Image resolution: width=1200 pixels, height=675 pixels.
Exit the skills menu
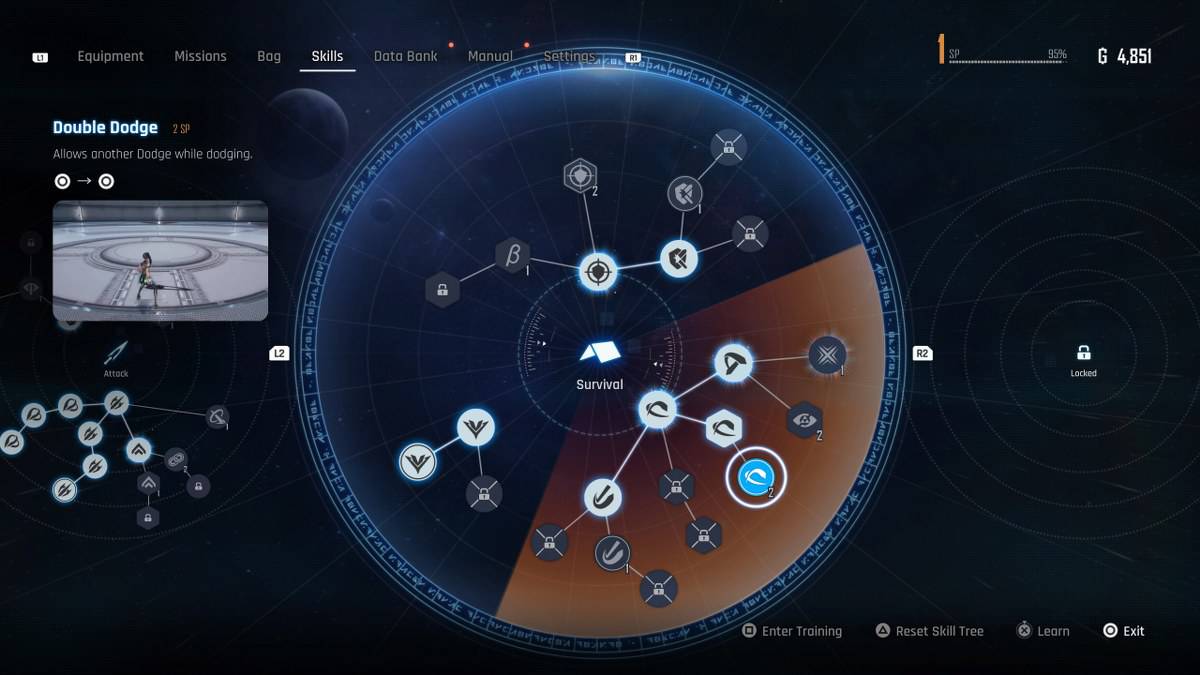coord(1123,631)
